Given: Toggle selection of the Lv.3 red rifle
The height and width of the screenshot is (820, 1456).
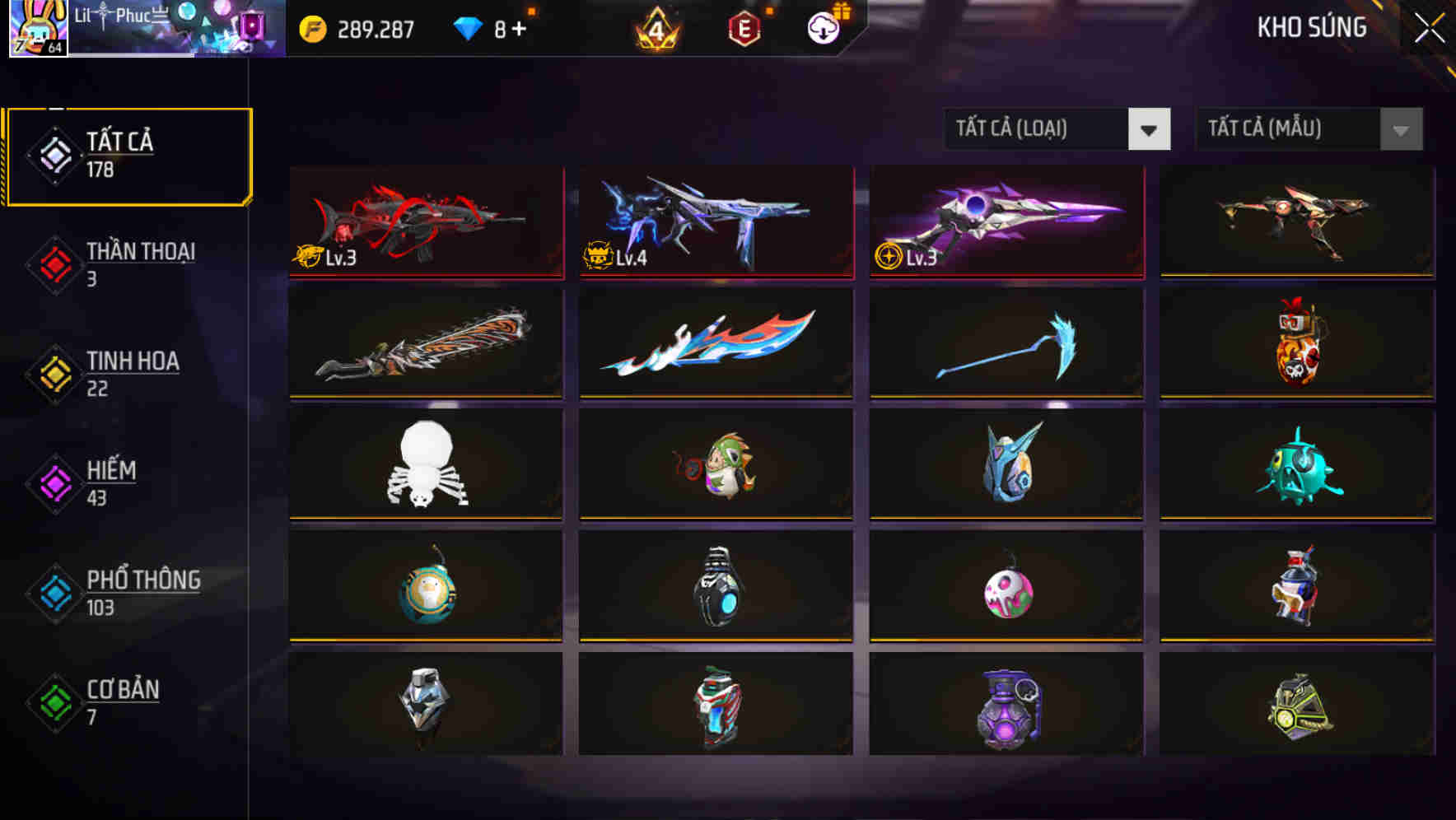Looking at the screenshot, I should pos(425,223).
